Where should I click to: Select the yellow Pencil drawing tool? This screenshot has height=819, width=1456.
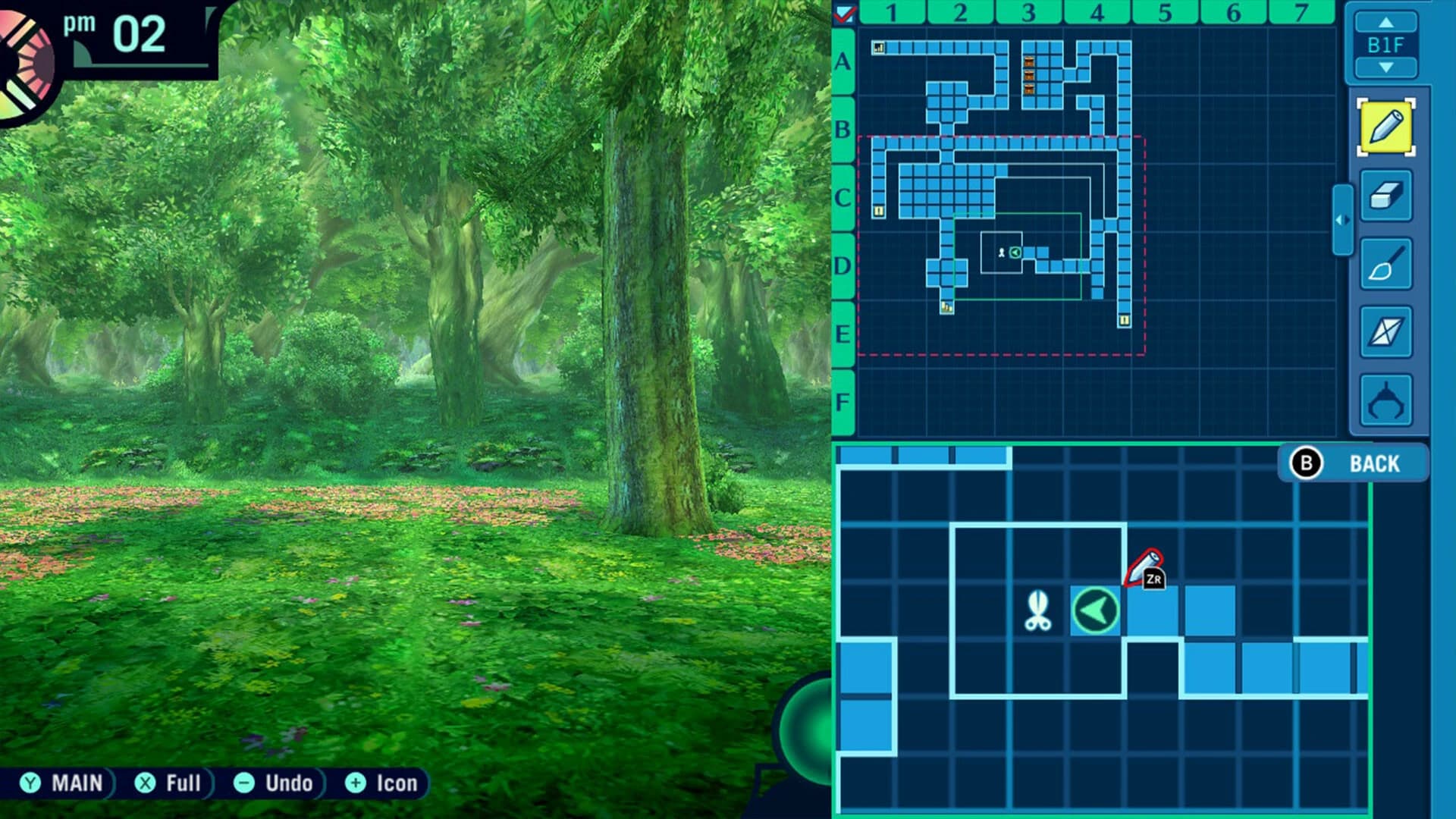point(1385,127)
